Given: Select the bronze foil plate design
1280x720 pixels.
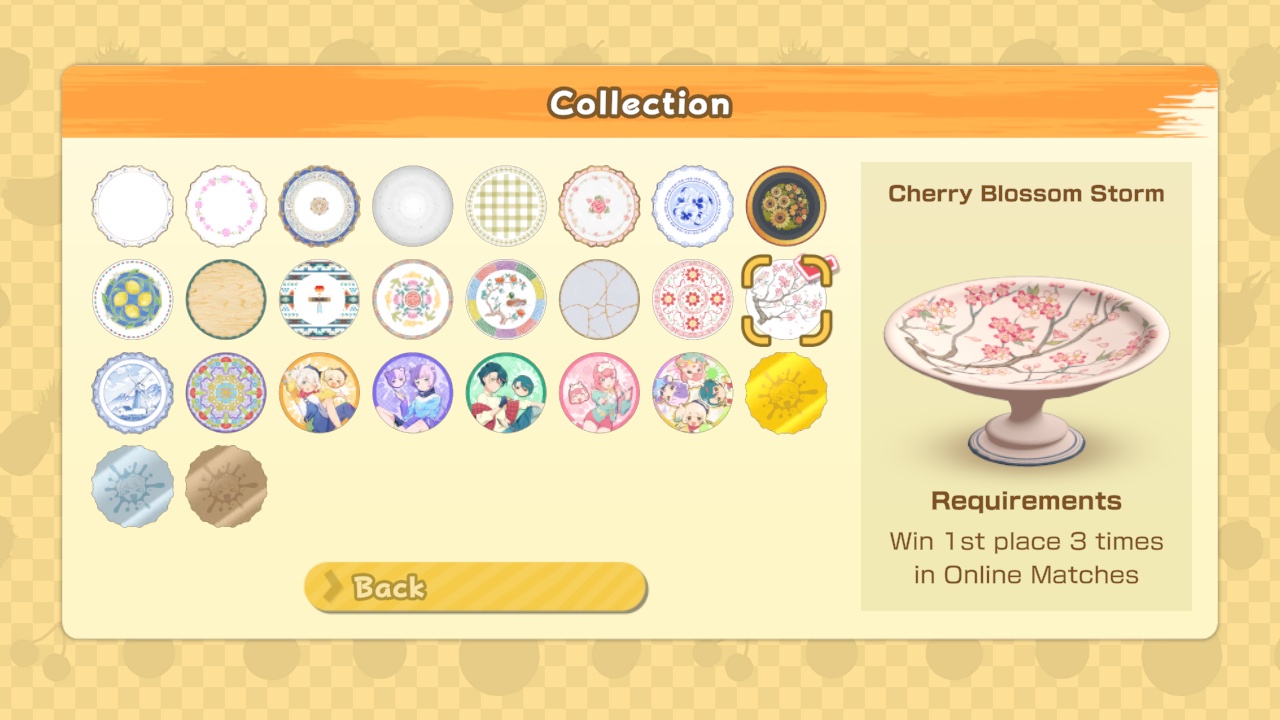Looking at the screenshot, I should pyautogui.click(x=226, y=487).
